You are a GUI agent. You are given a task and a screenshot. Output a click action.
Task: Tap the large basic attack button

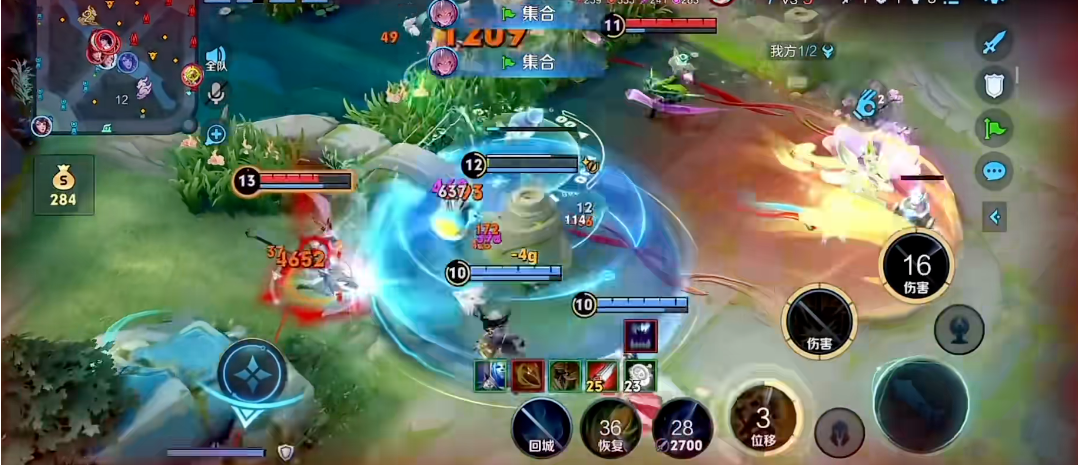pos(919,403)
